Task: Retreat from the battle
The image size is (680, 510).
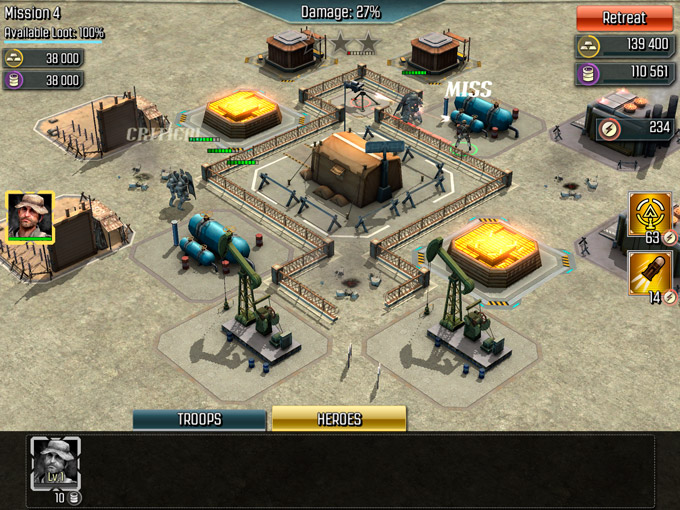Action: click(x=625, y=18)
